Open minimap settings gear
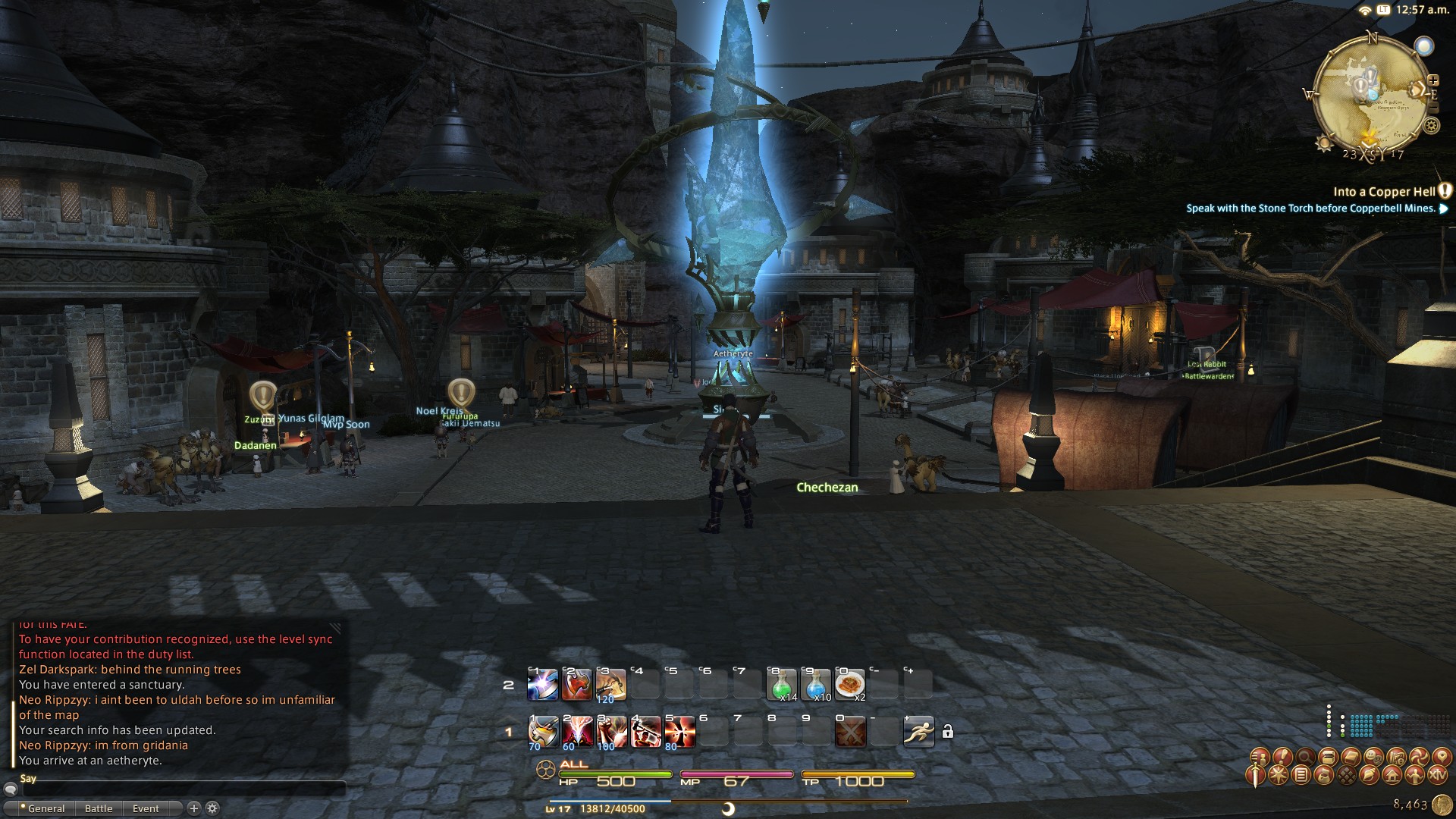This screenshot has width=1456, height=819. point(1432,126)
